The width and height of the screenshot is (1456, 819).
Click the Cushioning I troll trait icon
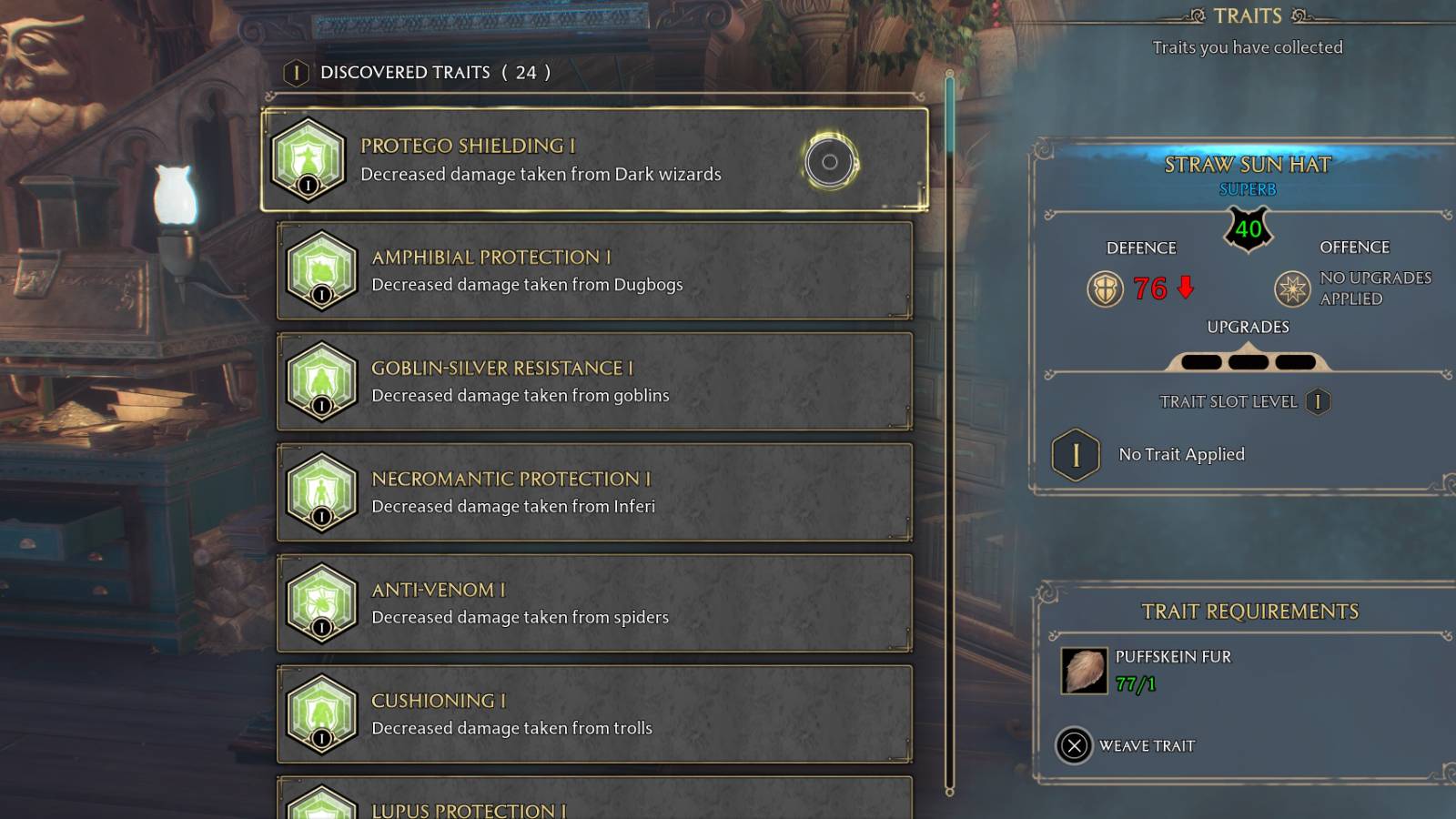click(320, 713)
